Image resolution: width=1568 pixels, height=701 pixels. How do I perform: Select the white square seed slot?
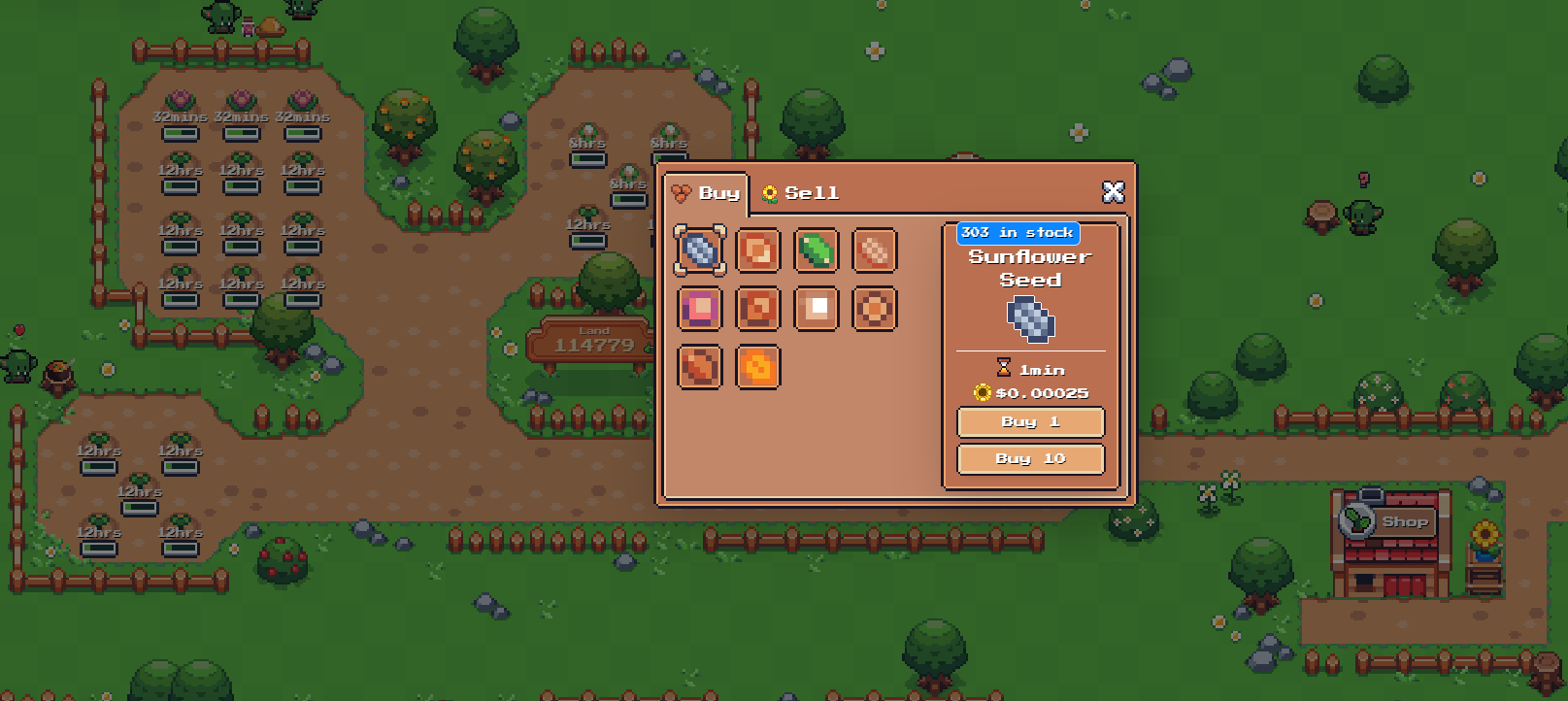(817, 310)
